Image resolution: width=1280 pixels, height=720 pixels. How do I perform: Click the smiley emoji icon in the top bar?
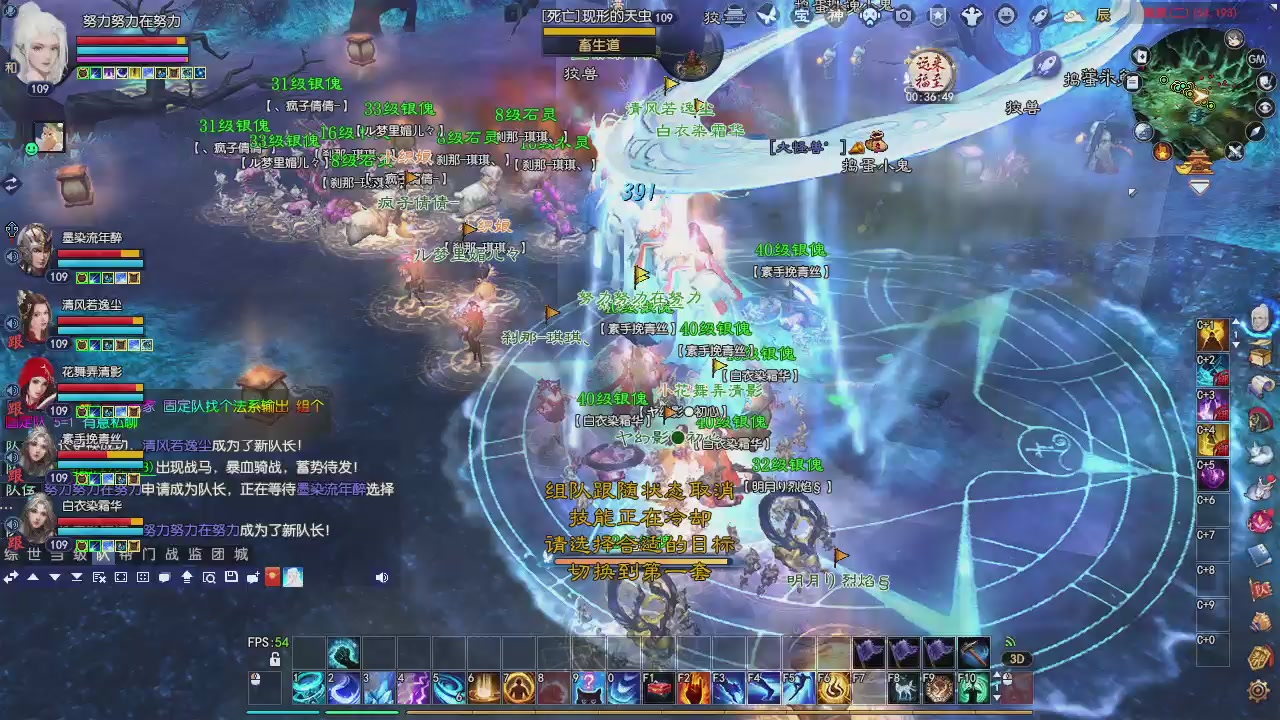1006,15
